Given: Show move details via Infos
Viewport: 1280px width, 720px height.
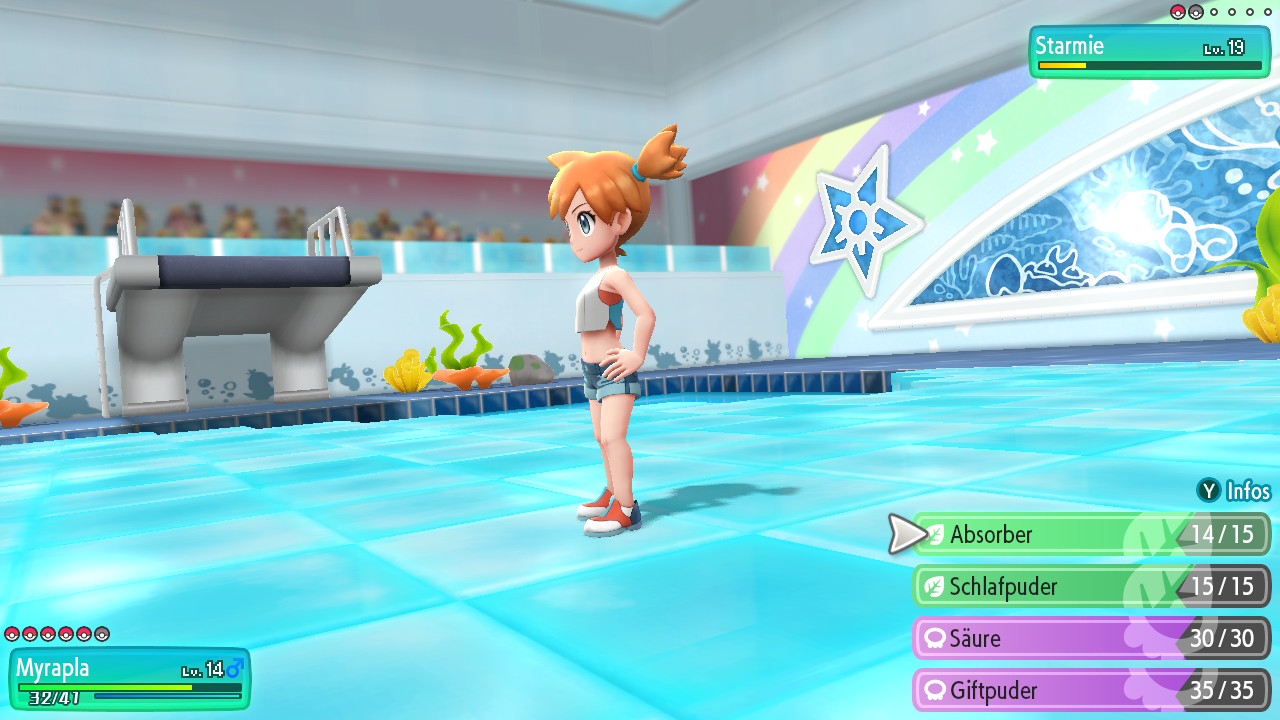Looking at the screenshot, I should click(x=1234, y=491).
